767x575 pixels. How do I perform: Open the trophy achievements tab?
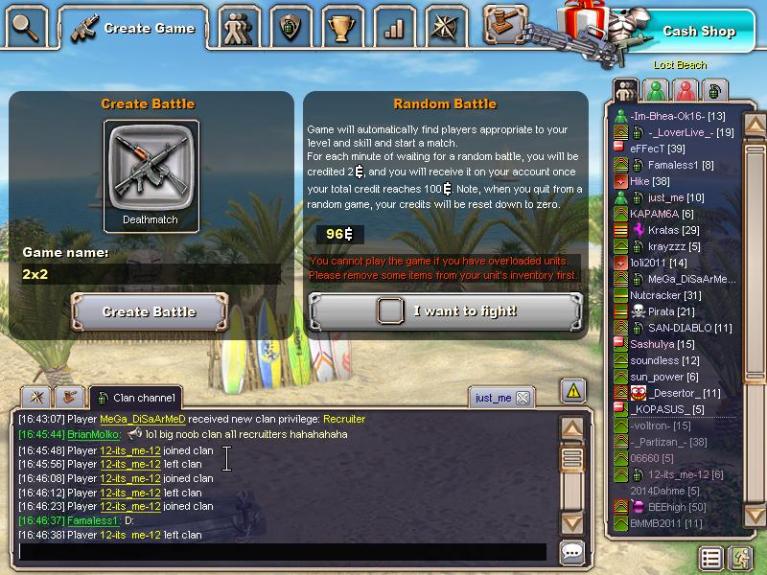343,28
